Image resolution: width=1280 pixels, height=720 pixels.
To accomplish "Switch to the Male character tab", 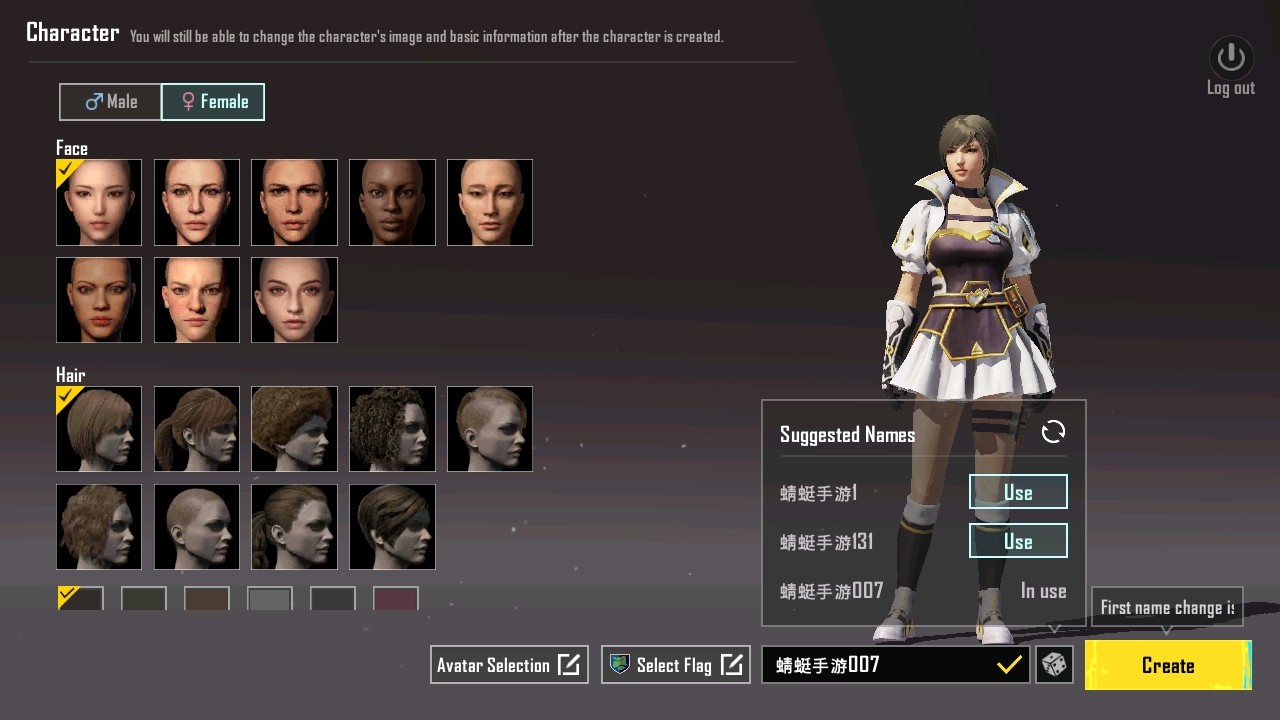I will click(110, 101).
